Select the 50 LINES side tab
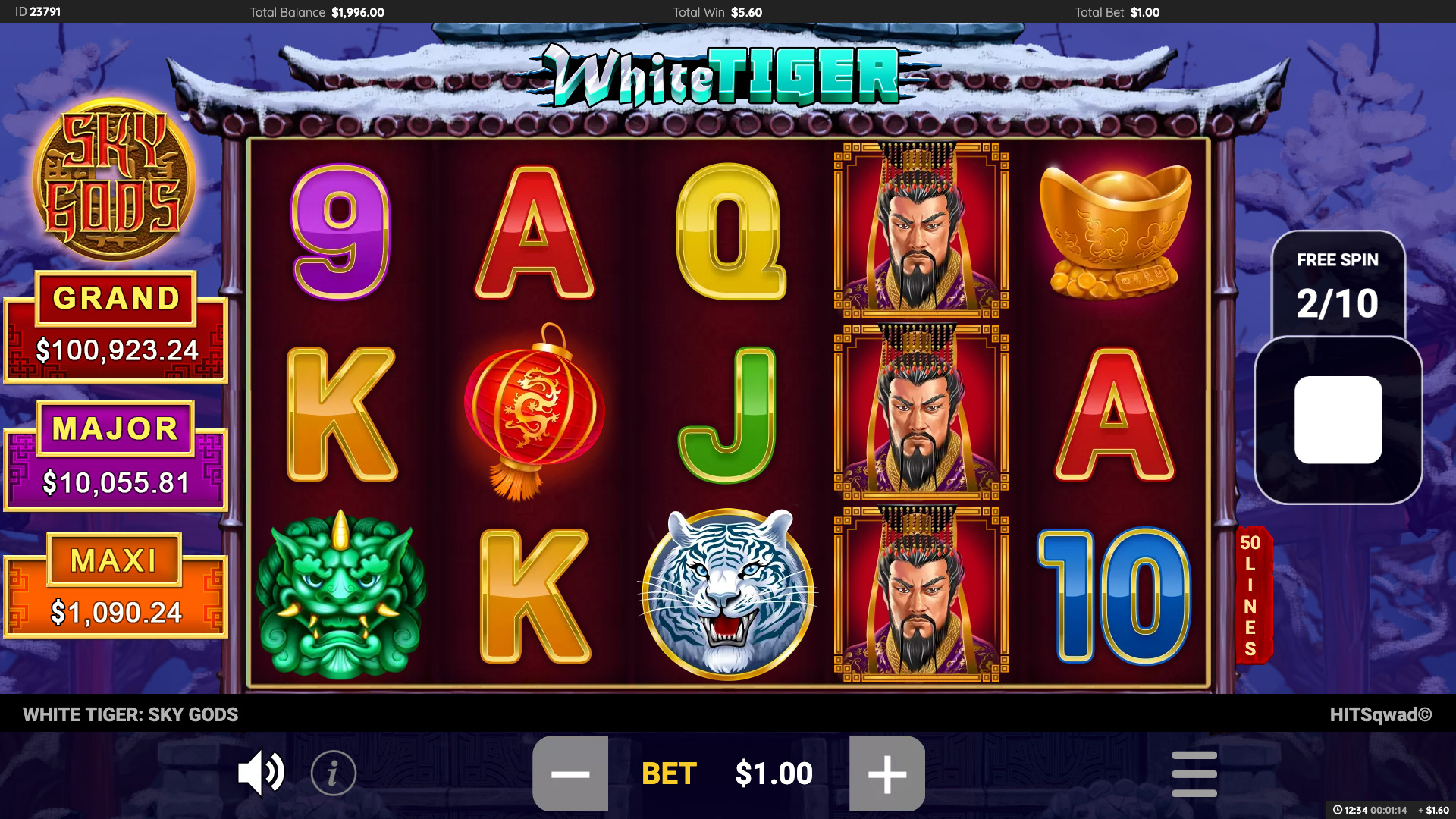Image resolution: width=1456 pixels, height=819 pixels. coord(1251,595)
